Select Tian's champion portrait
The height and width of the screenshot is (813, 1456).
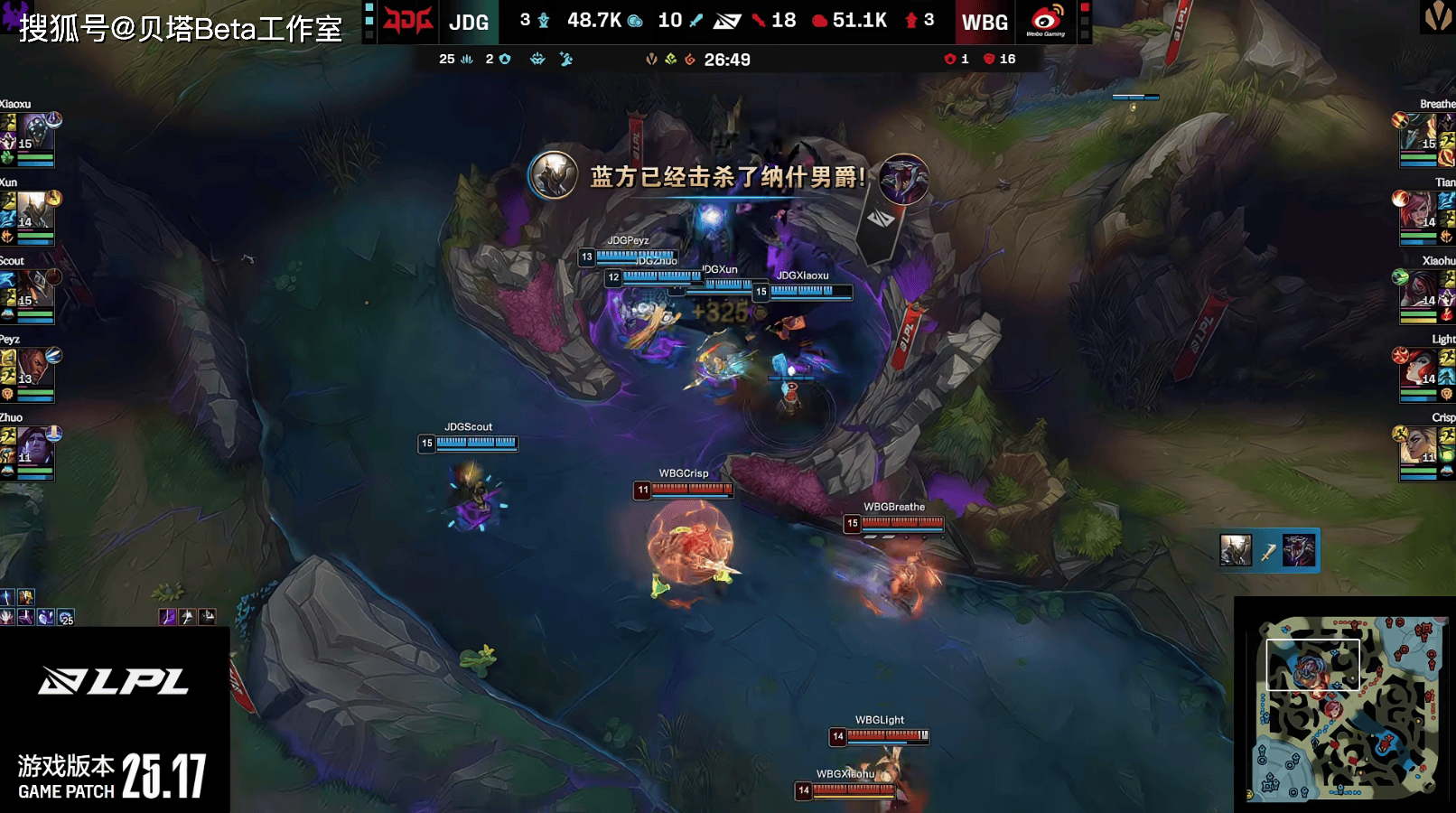tap(1420, 211)
